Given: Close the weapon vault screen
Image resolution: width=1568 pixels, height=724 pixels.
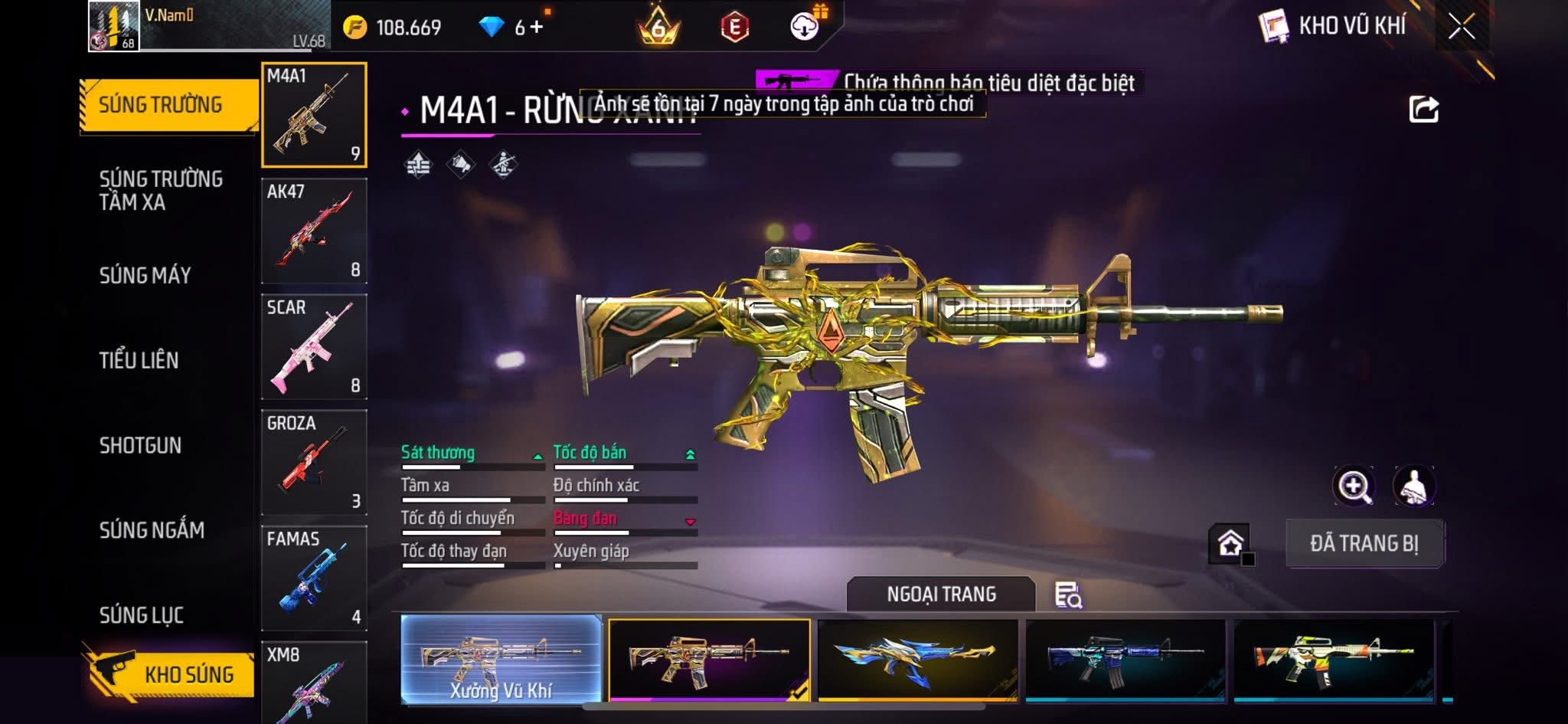Looking at the screenshot, I should tap(1461, 28).
